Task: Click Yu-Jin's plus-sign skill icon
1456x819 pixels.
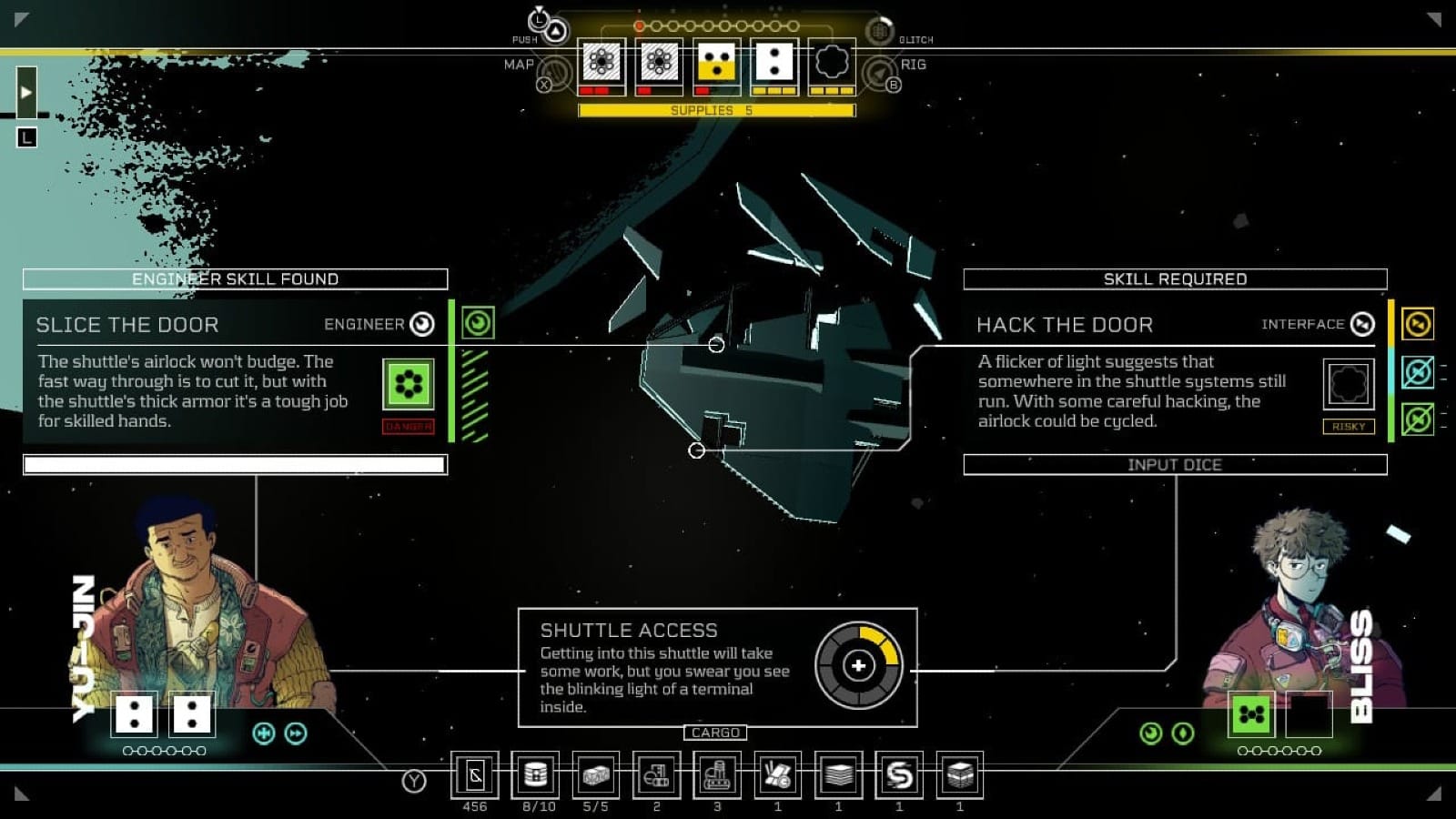Action: 264,733
